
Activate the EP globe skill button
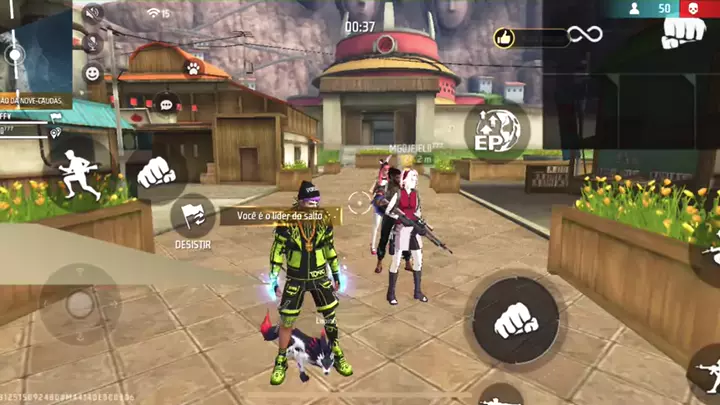tap(496, 131)
